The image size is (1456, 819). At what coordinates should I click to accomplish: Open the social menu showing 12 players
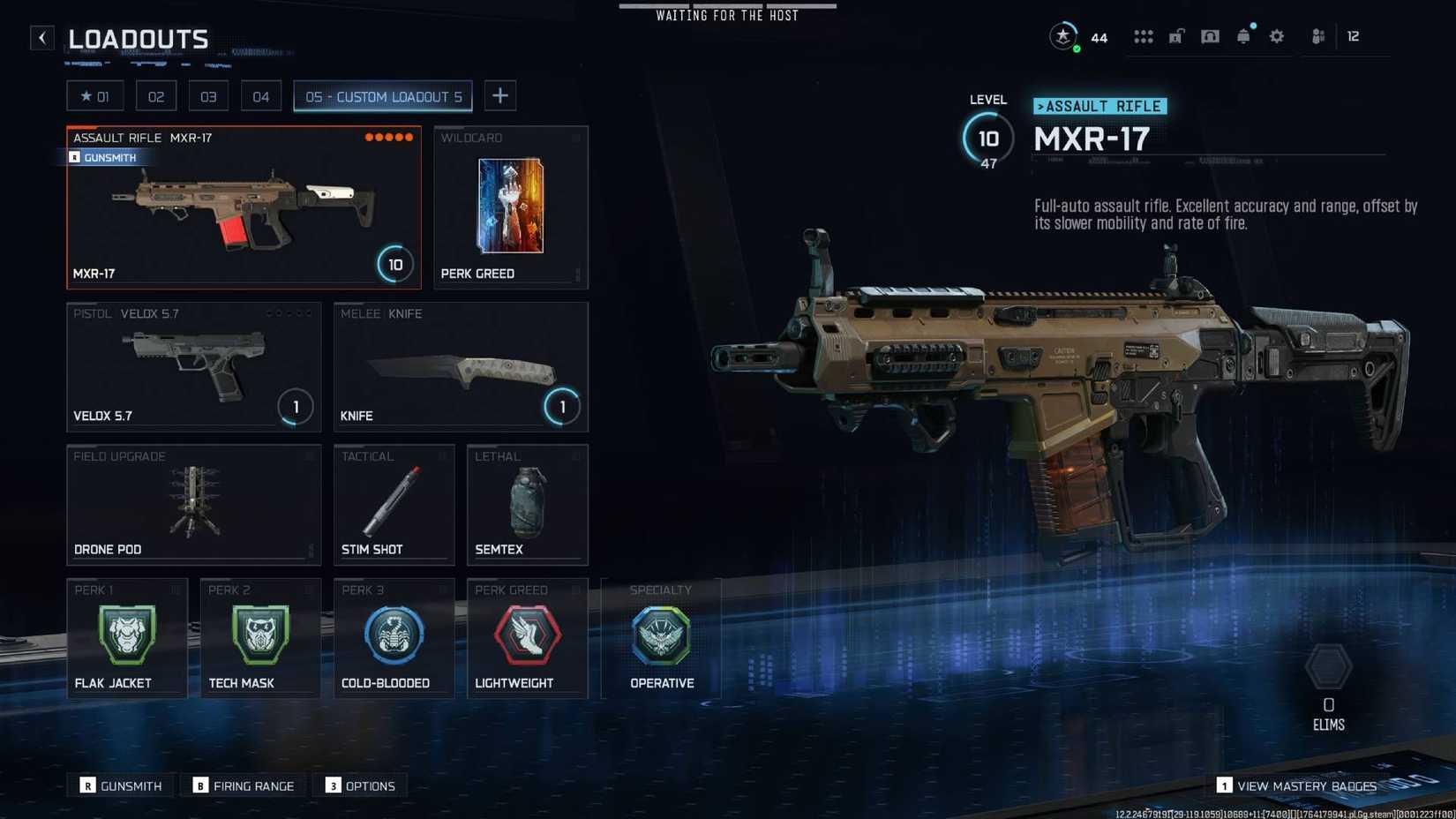(1319, 36)
